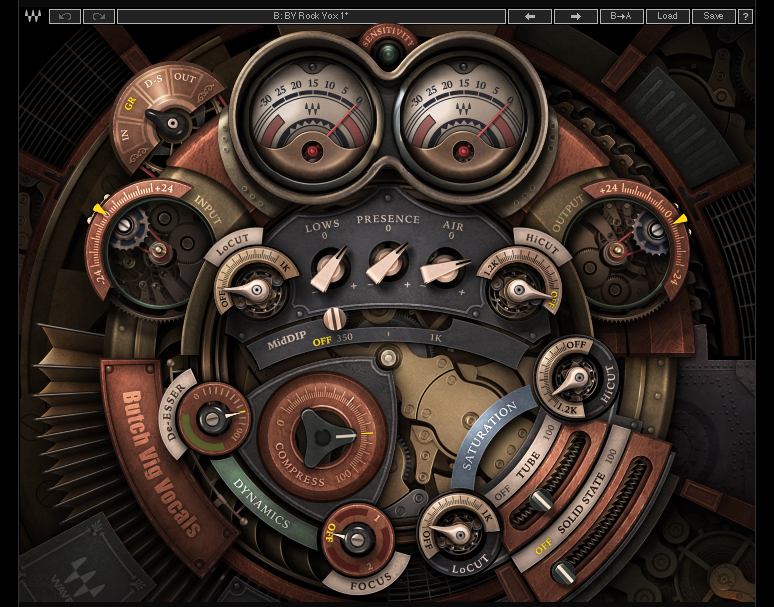Open the Load preset menu

[x=667, y=16]
